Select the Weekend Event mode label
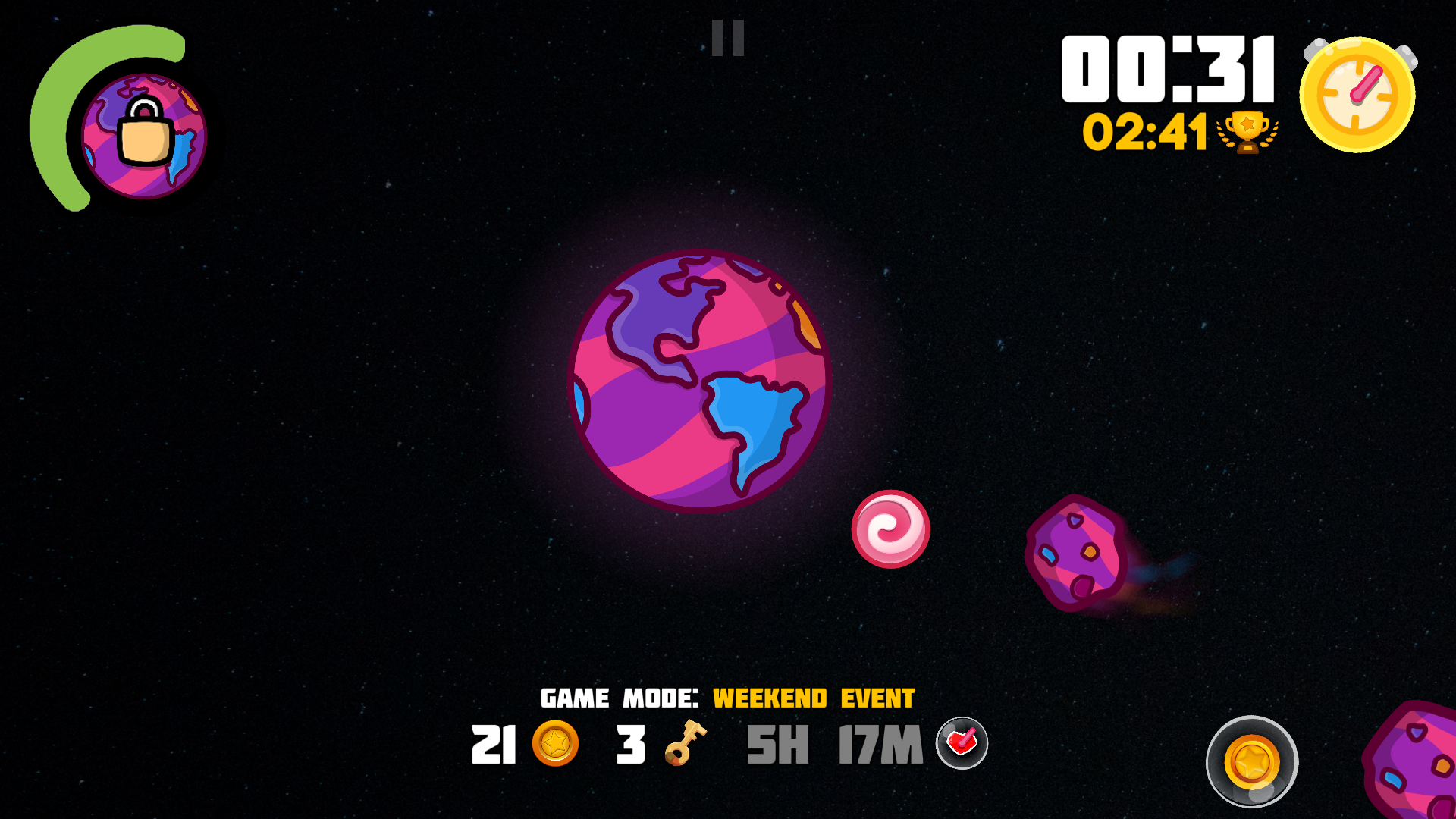This screenshot has width=1456, height=819. [813, 698]
